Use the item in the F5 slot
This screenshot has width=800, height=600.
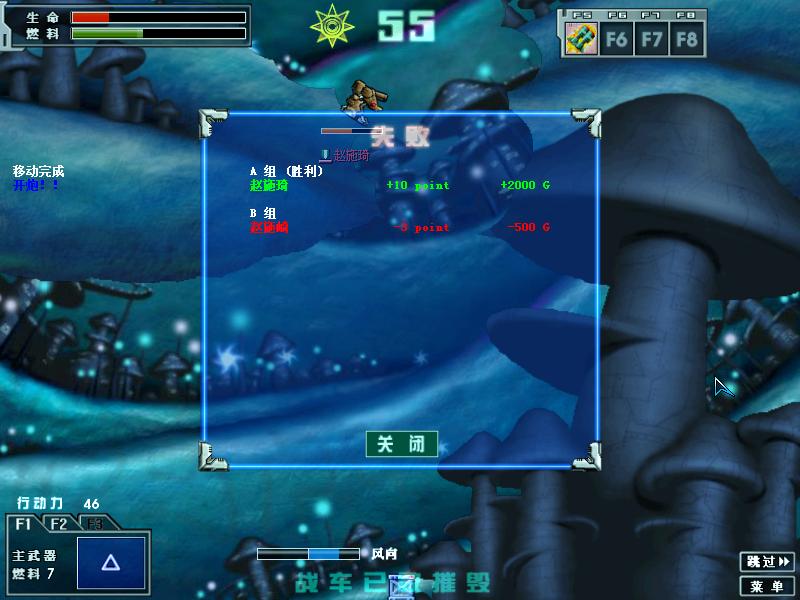[x=582, y=39]
